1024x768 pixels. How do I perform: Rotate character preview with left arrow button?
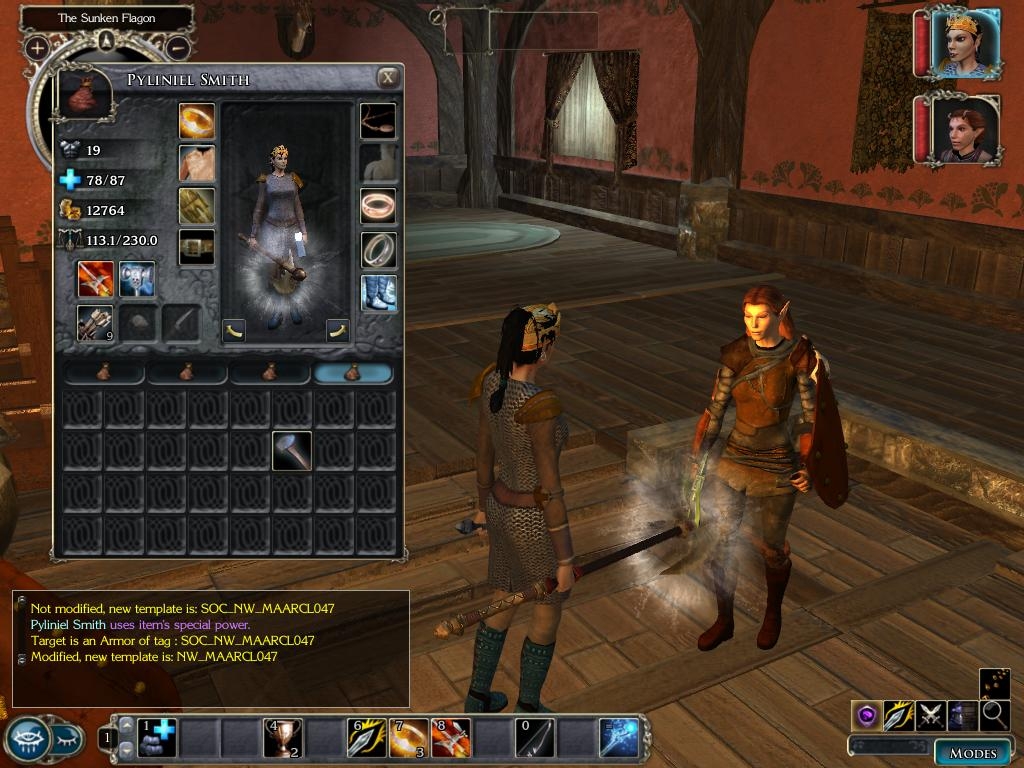(x=234, y=330)
